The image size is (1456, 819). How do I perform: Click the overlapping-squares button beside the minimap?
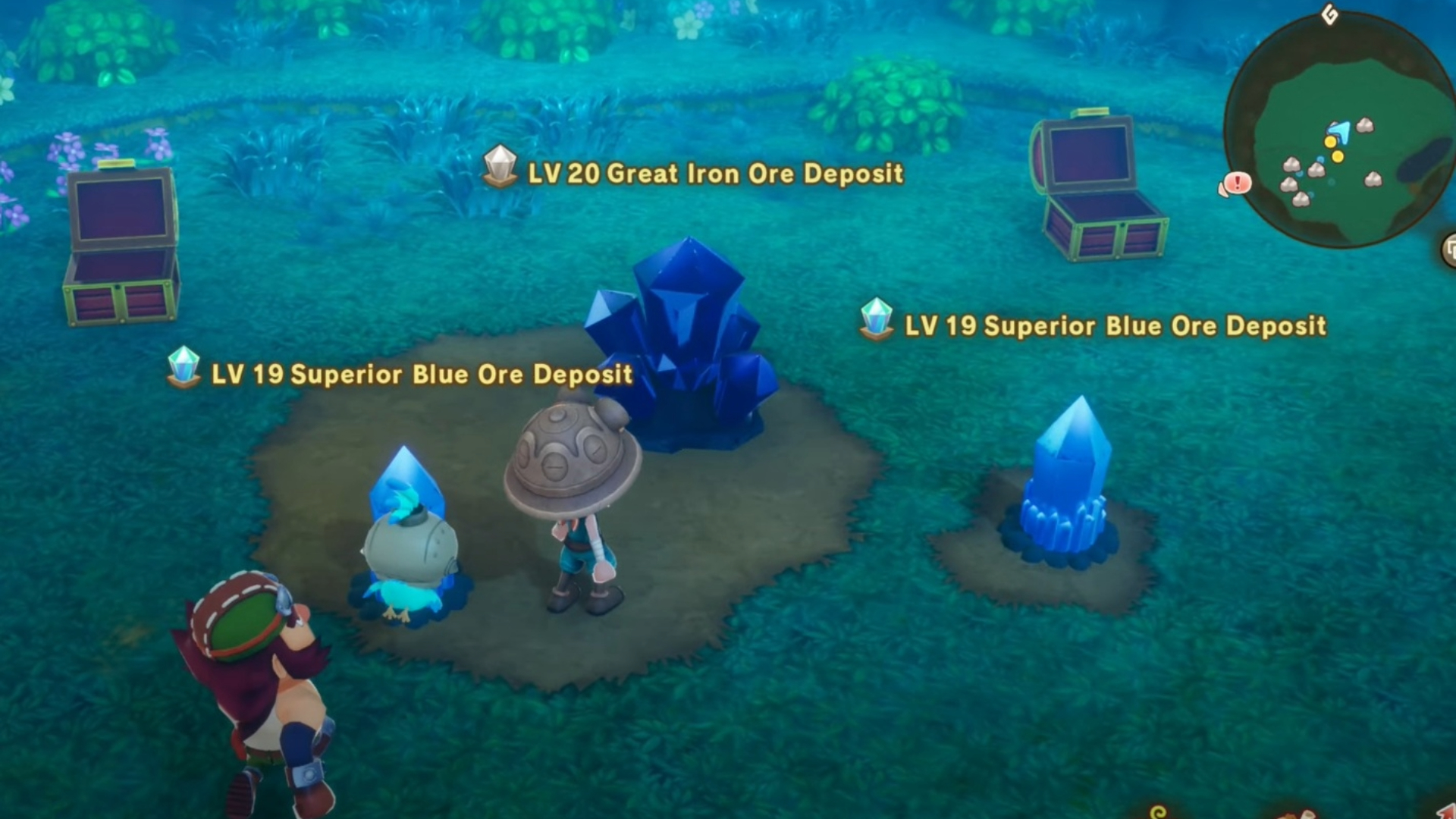pyautogui.click(x=1450, y=250)
